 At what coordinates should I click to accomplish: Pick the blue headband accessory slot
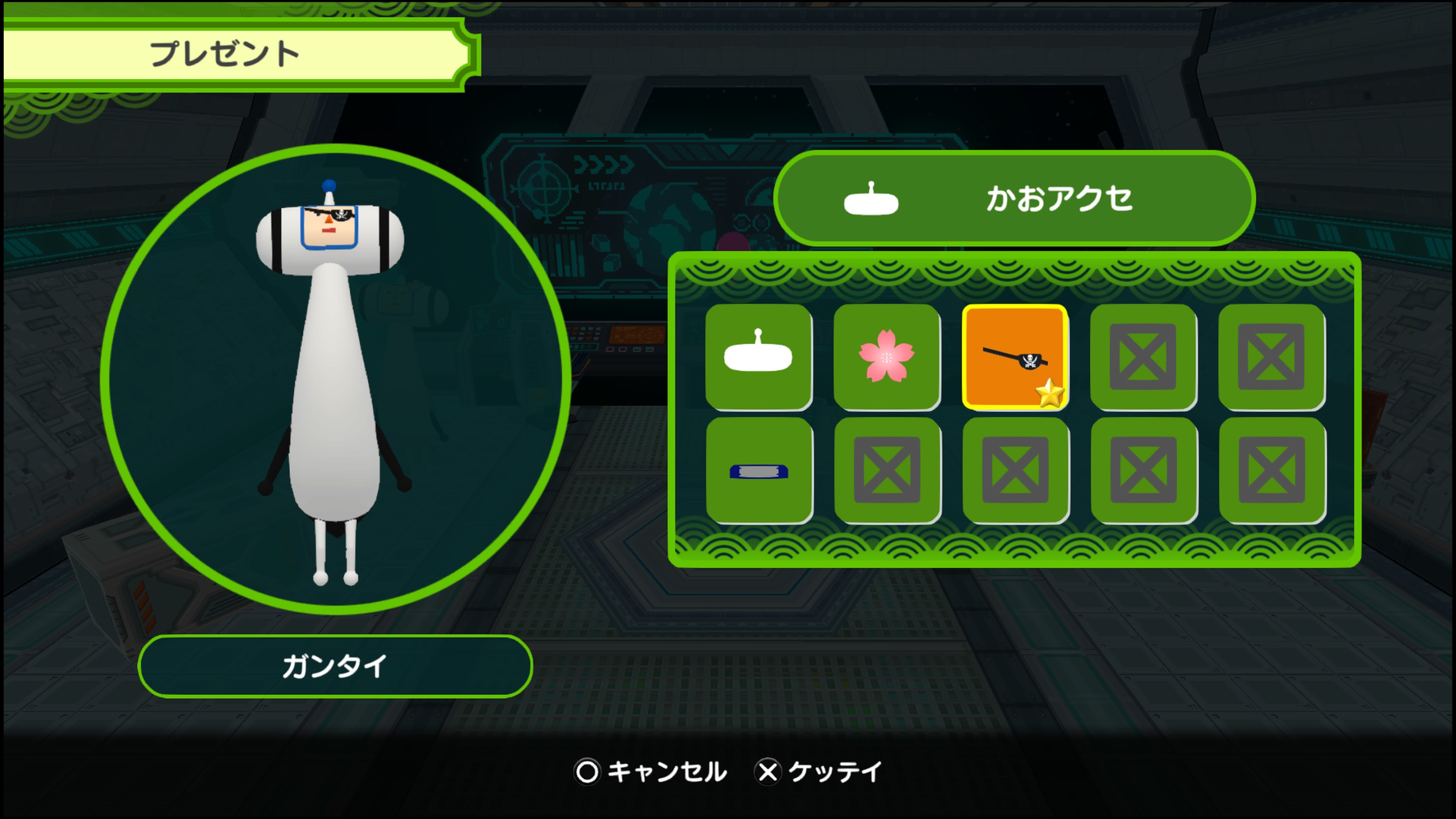pyautogui.click(x=758, y=470)
